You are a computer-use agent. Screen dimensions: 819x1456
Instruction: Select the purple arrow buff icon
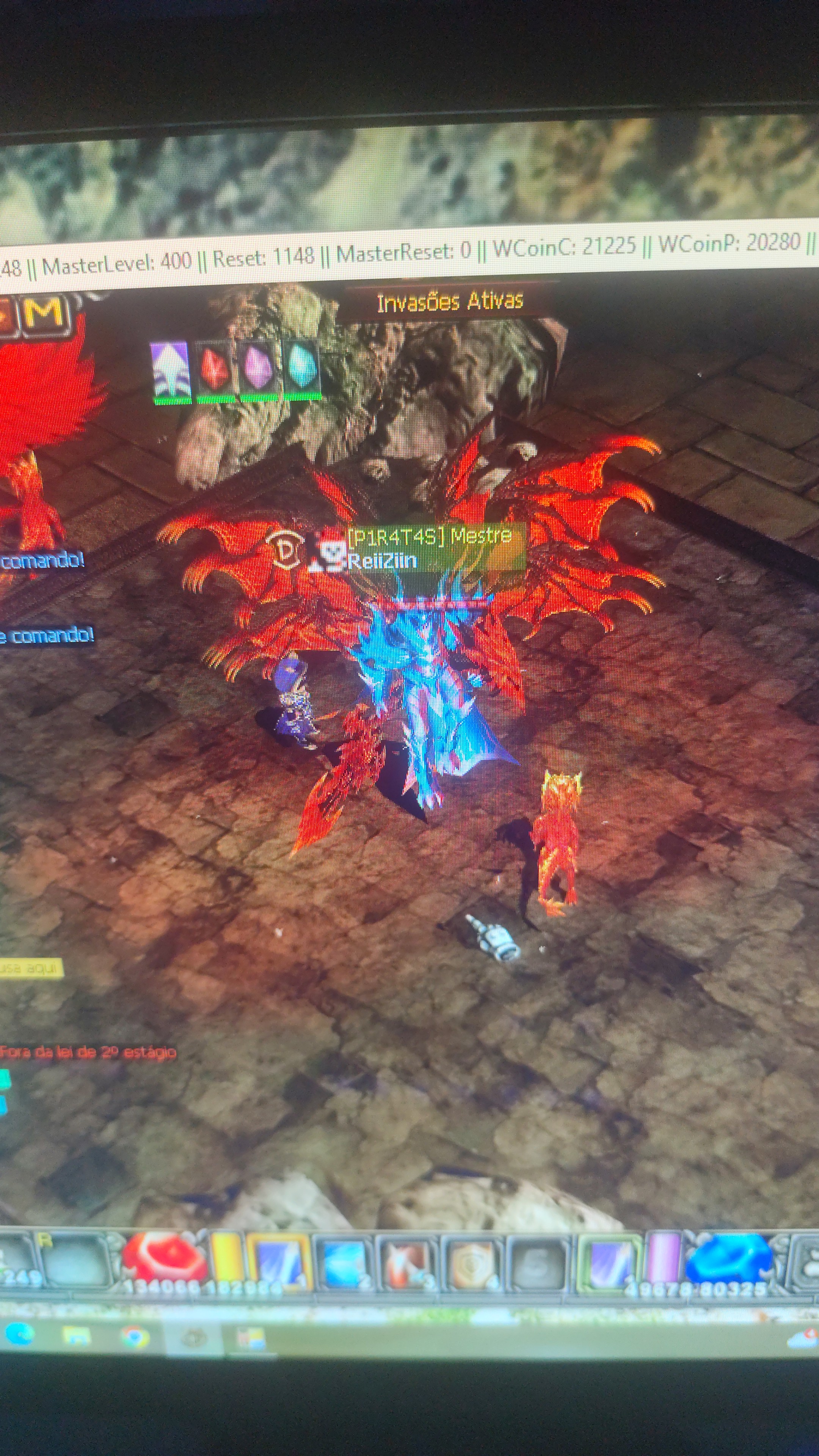[170, 370]
